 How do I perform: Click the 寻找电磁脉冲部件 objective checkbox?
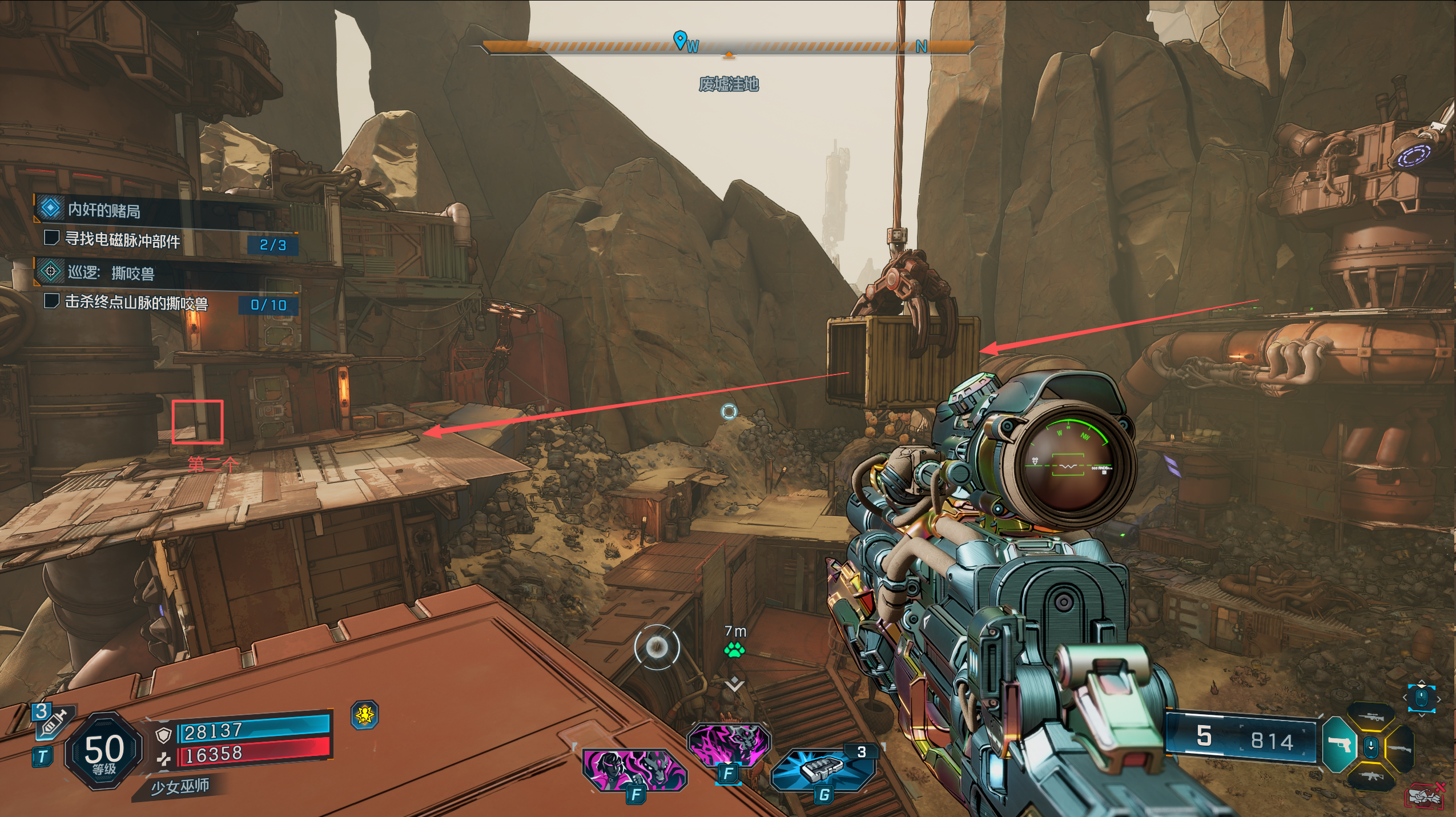(52, 238)
